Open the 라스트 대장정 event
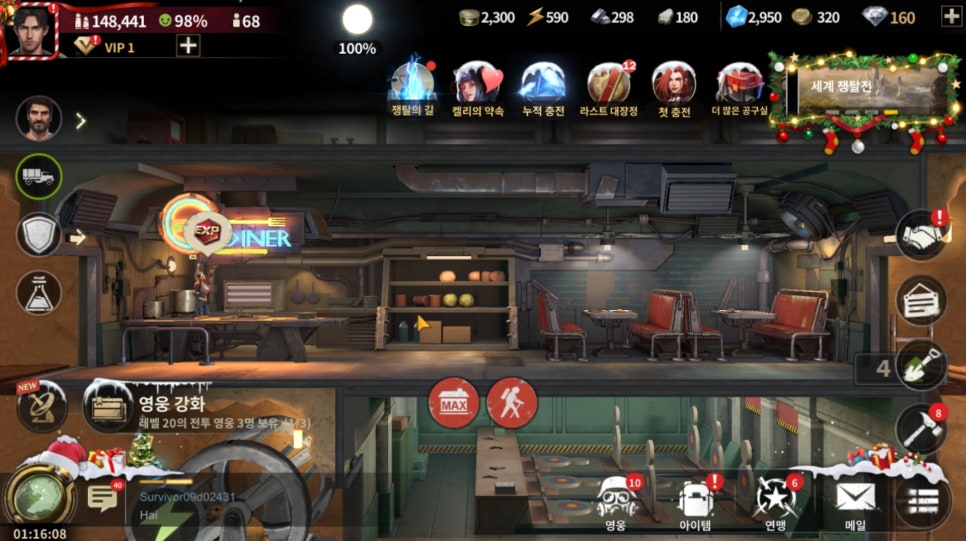The image size is (966, 541). (608, 84)
